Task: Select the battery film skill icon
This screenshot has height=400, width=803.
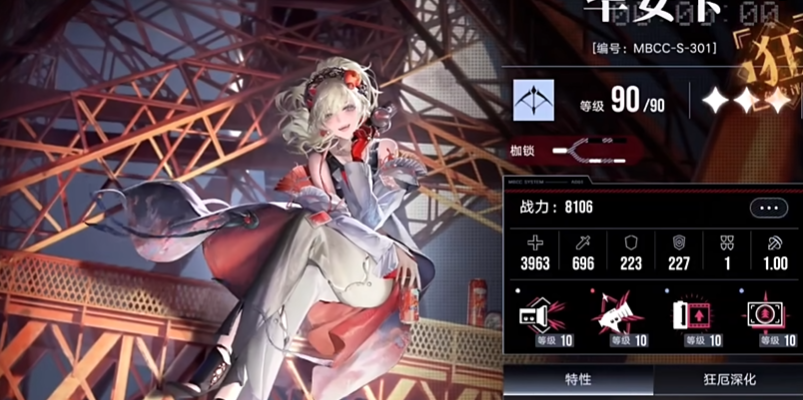Action: click(x=693, y=317)
